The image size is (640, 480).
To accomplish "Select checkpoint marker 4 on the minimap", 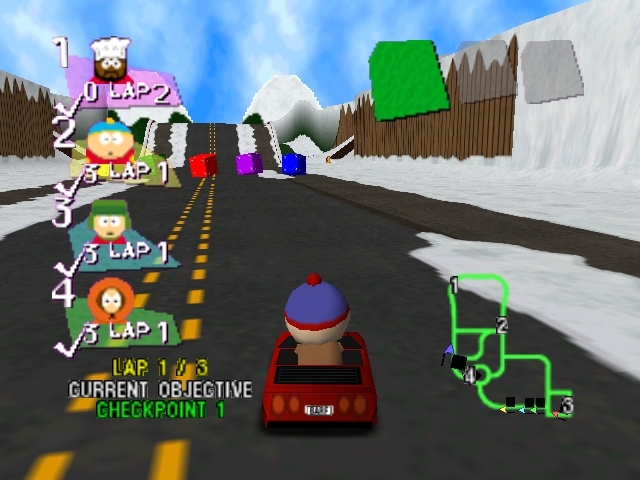I will (469, 375).
